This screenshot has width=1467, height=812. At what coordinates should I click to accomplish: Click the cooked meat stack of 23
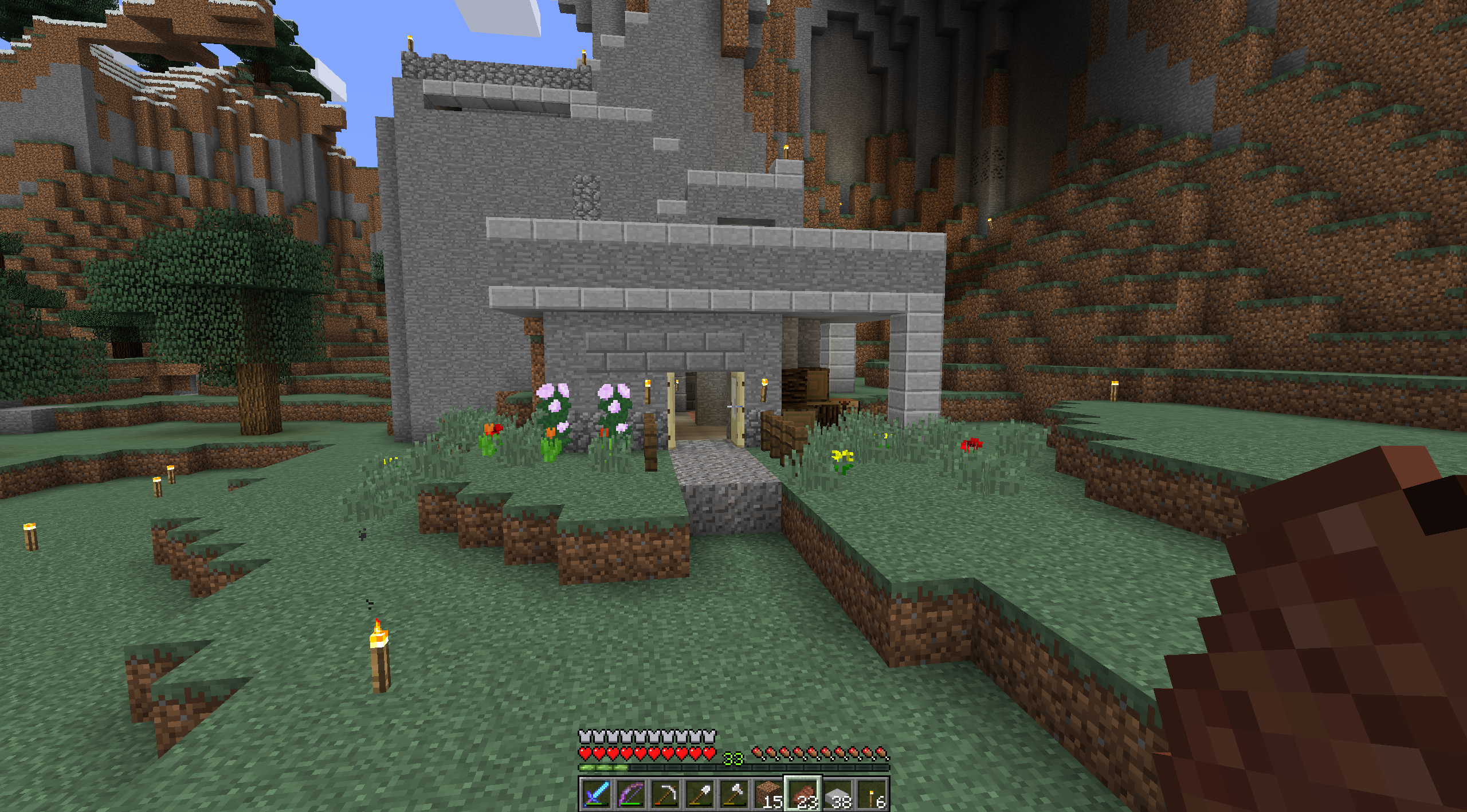click(803, 794)
